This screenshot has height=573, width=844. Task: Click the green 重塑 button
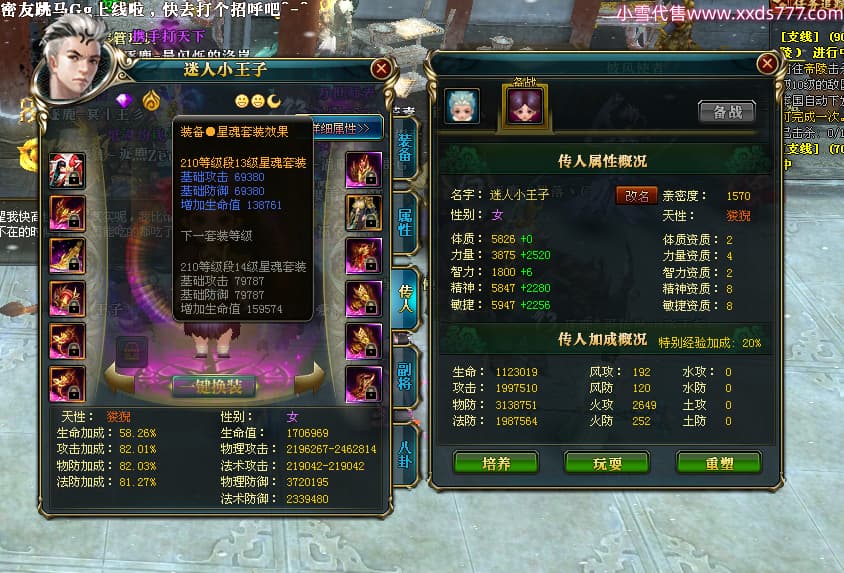718,463
